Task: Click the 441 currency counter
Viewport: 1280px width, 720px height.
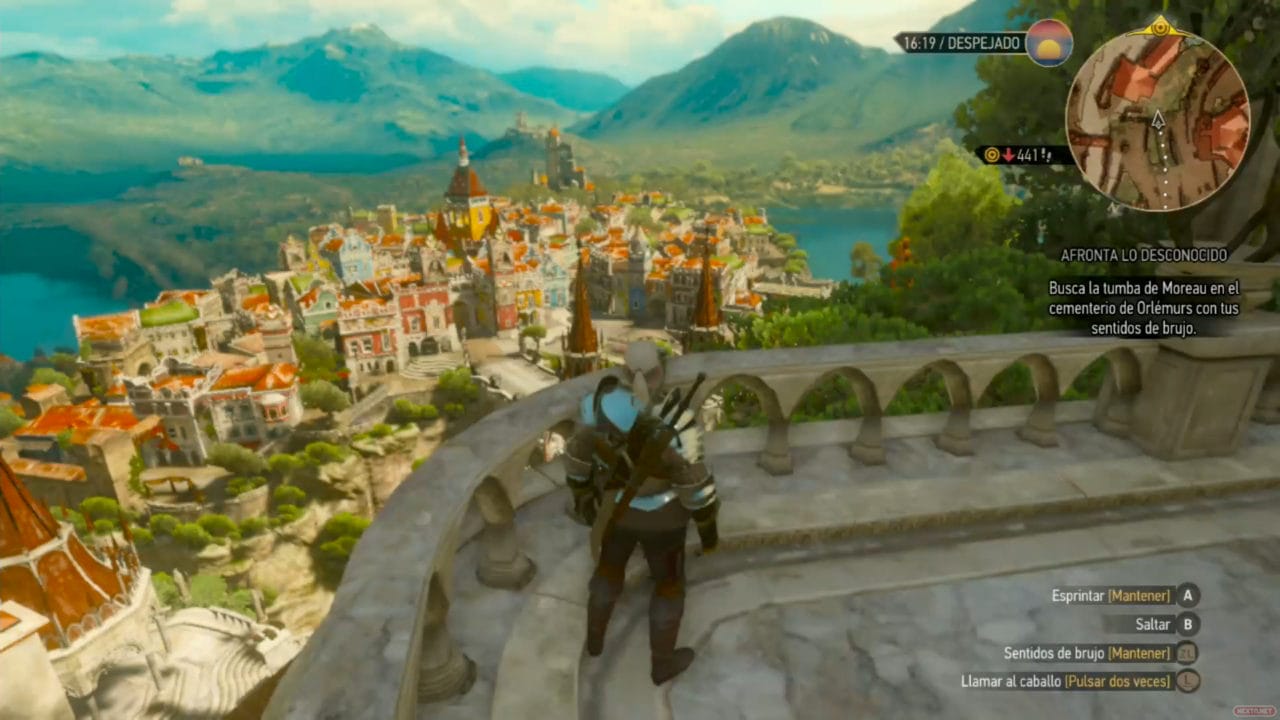Action: pyautogui.click(x=1030, y=154)
